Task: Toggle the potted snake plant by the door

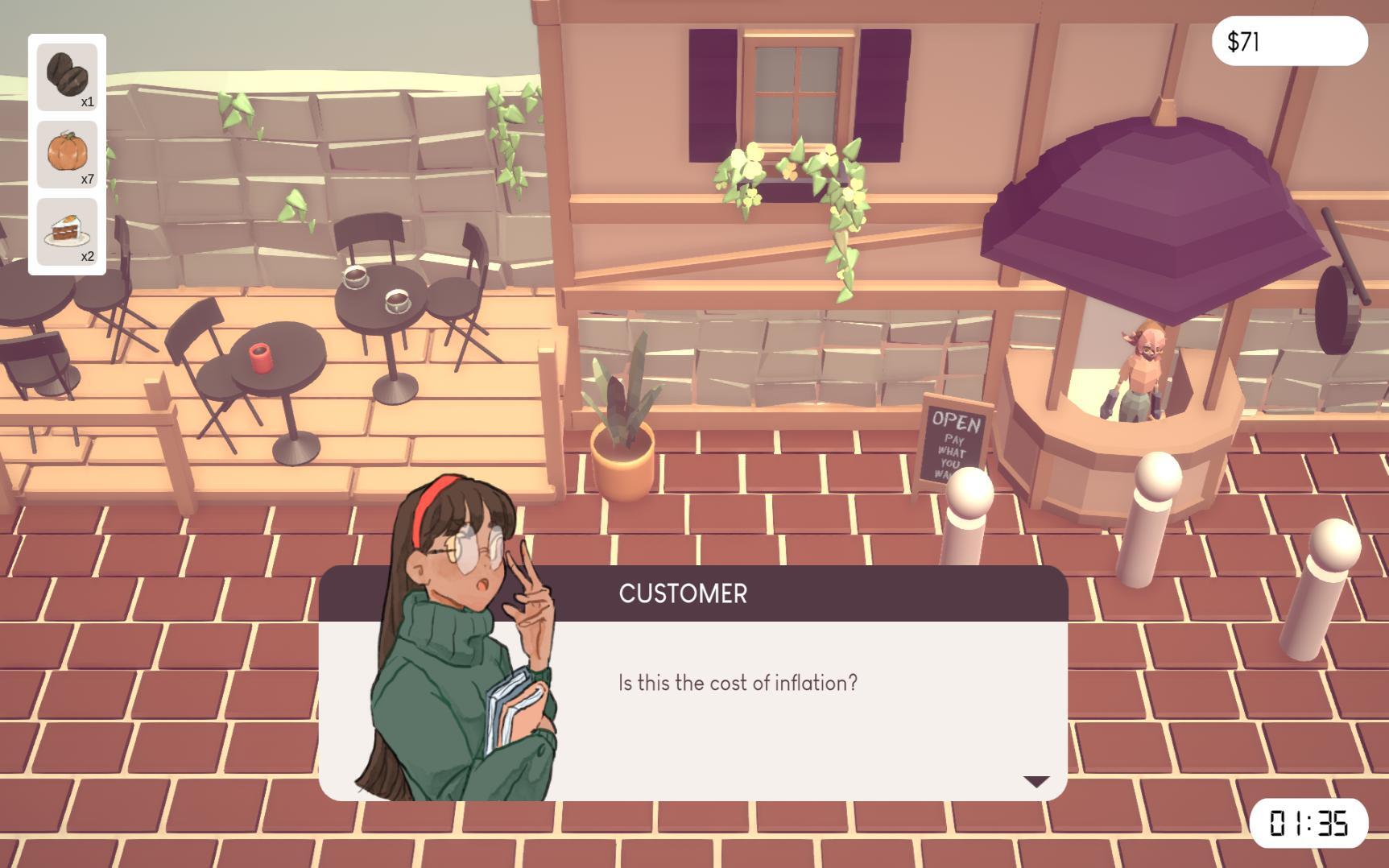Action: pyautogui.click(x=624, y=427)
